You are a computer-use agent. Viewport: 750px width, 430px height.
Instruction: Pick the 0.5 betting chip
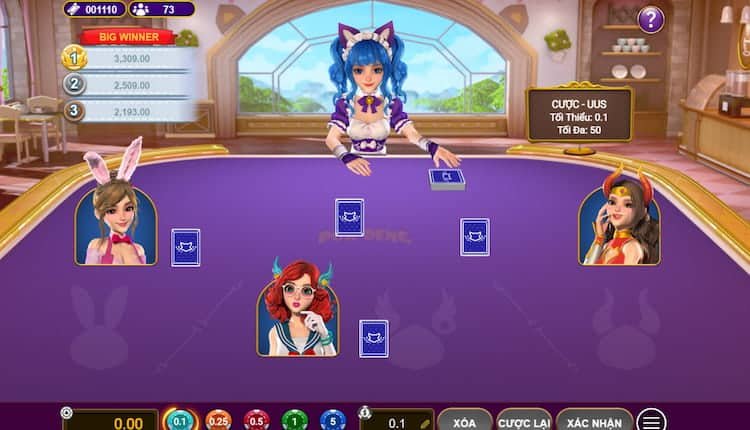click(x=256, y=421)
